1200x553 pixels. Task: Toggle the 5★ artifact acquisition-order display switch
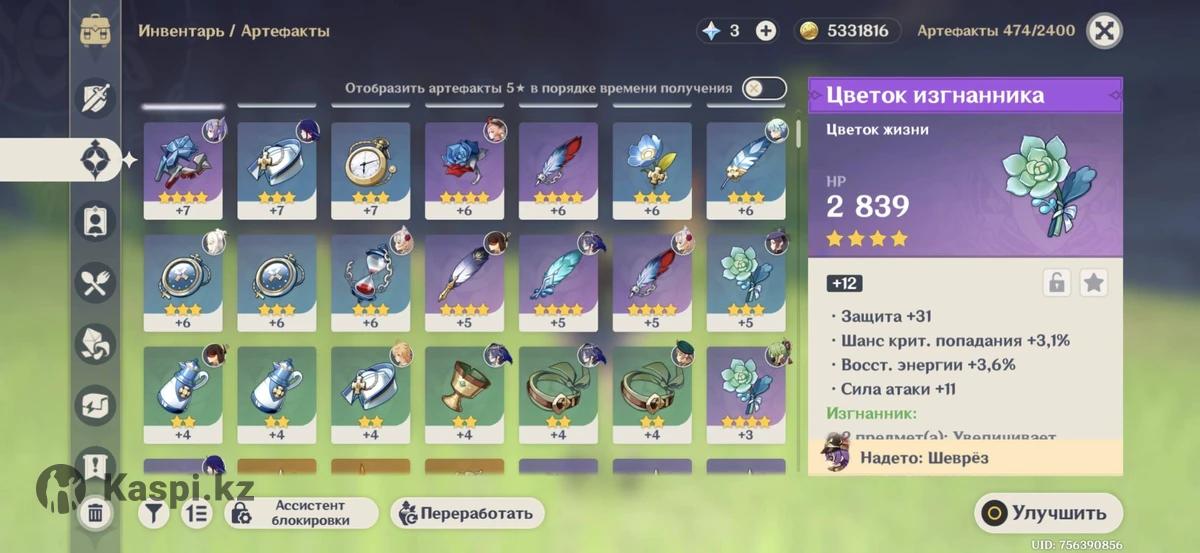click(x=763, y=88)
